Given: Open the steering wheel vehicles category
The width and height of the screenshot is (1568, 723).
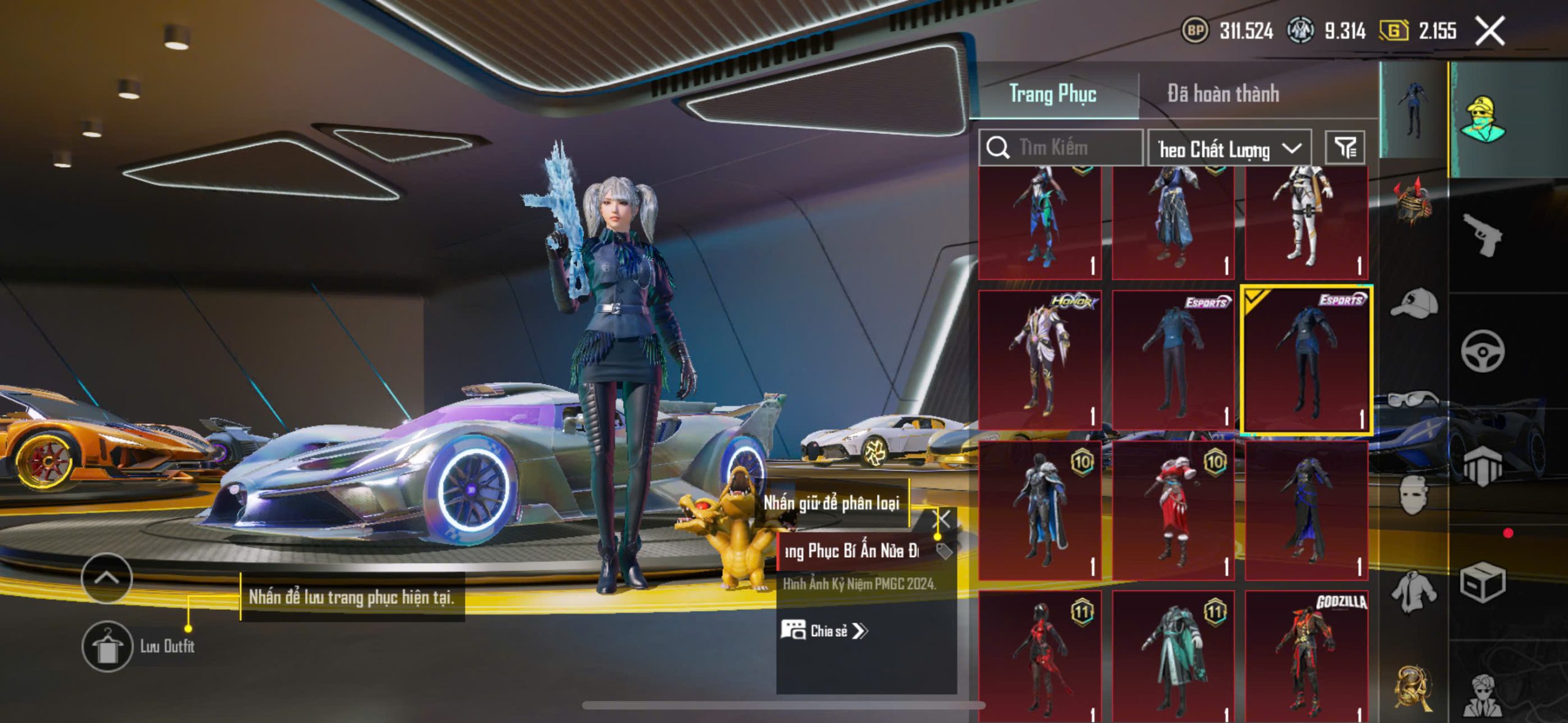Looking at the screenshot, I should point(1482,351).
